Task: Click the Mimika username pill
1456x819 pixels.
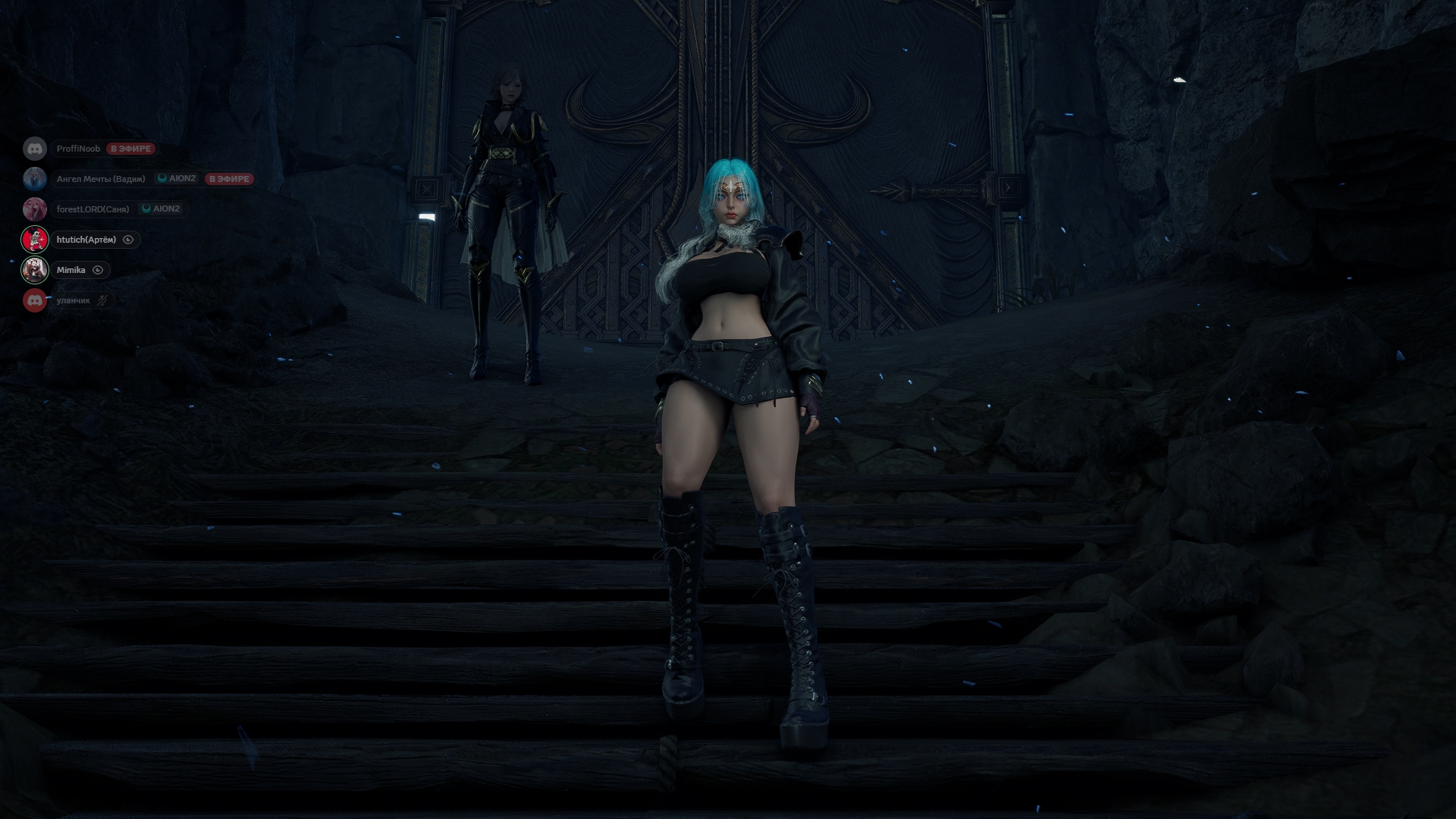Action: [71, 269]
